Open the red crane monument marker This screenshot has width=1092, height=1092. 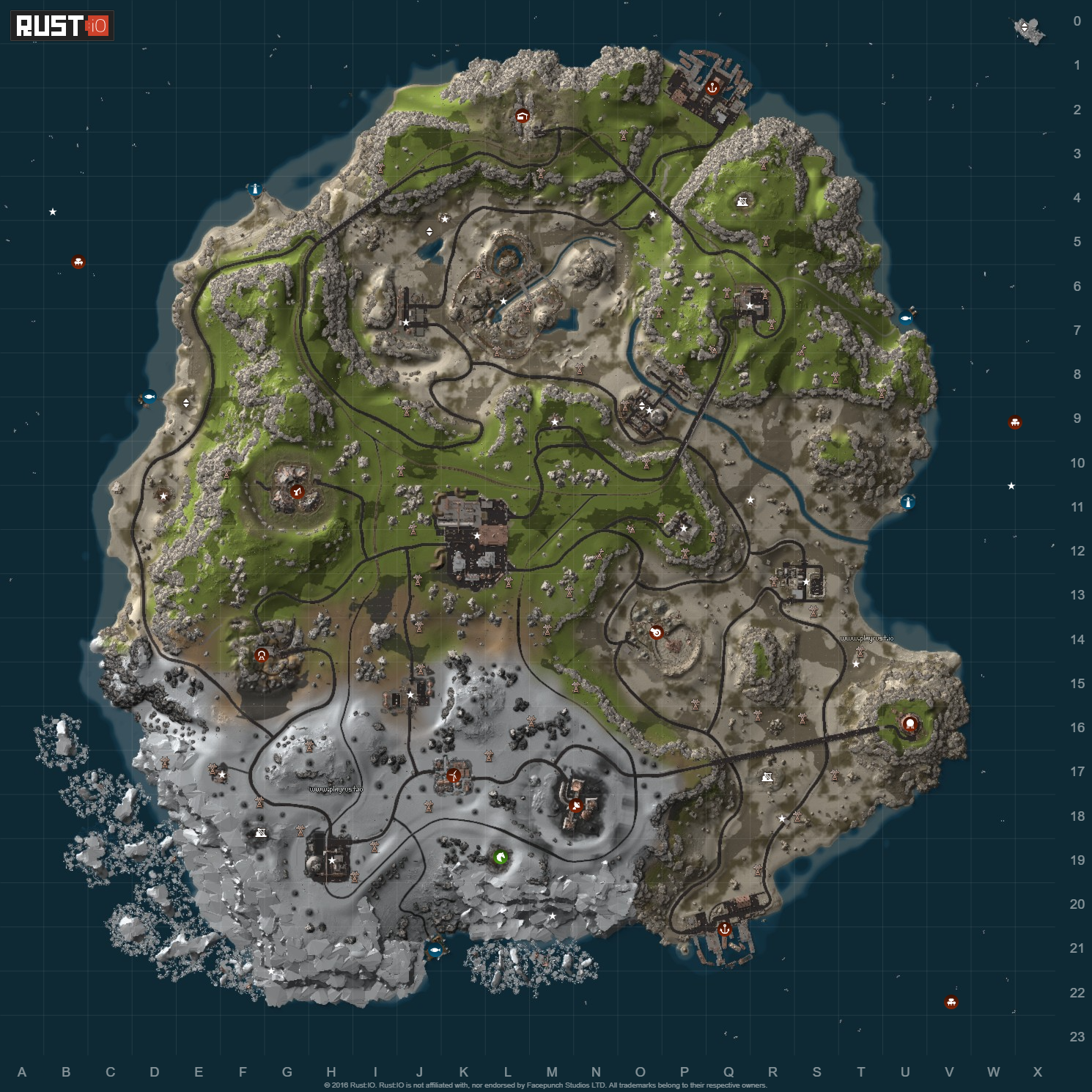pyautogui.click(x=297, y=492)
